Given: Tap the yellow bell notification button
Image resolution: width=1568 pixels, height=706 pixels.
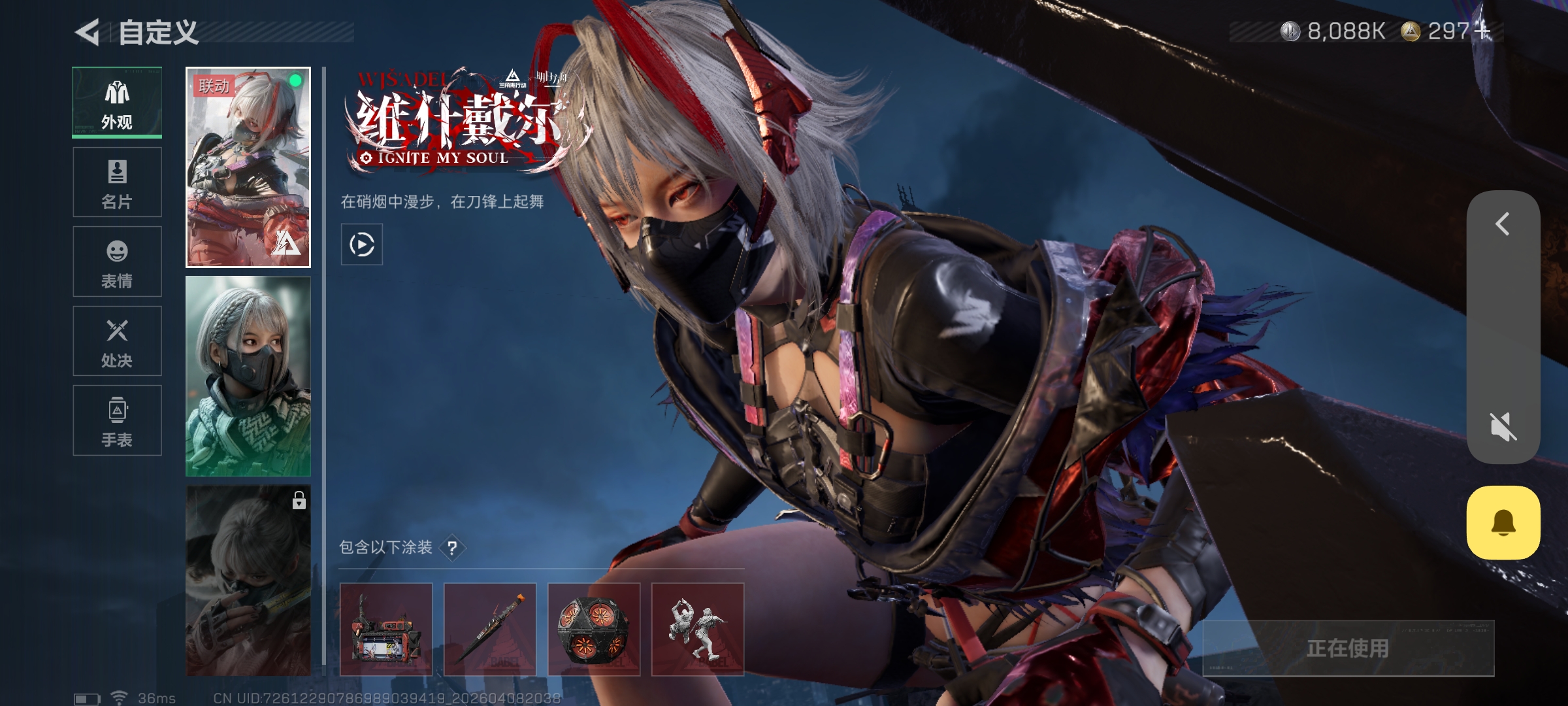Looking at the screenshot, I should (1503, 522).
